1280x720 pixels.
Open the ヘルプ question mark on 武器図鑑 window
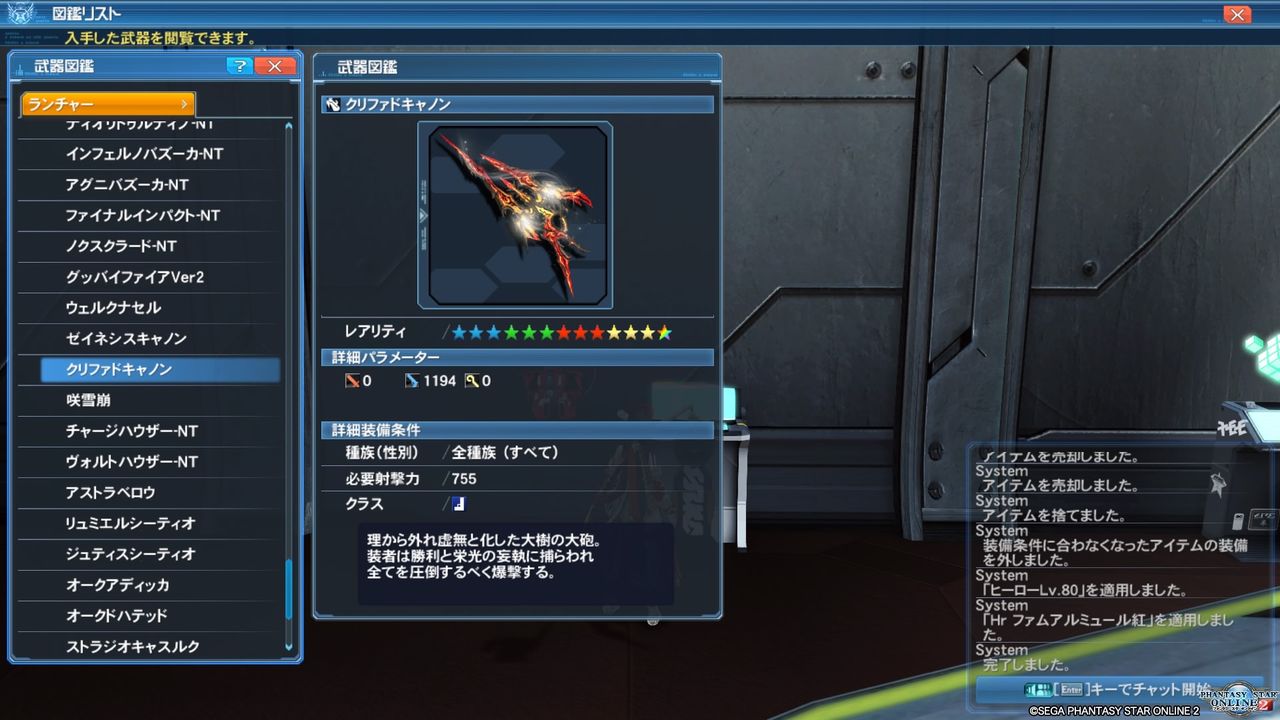click(239, 66)
